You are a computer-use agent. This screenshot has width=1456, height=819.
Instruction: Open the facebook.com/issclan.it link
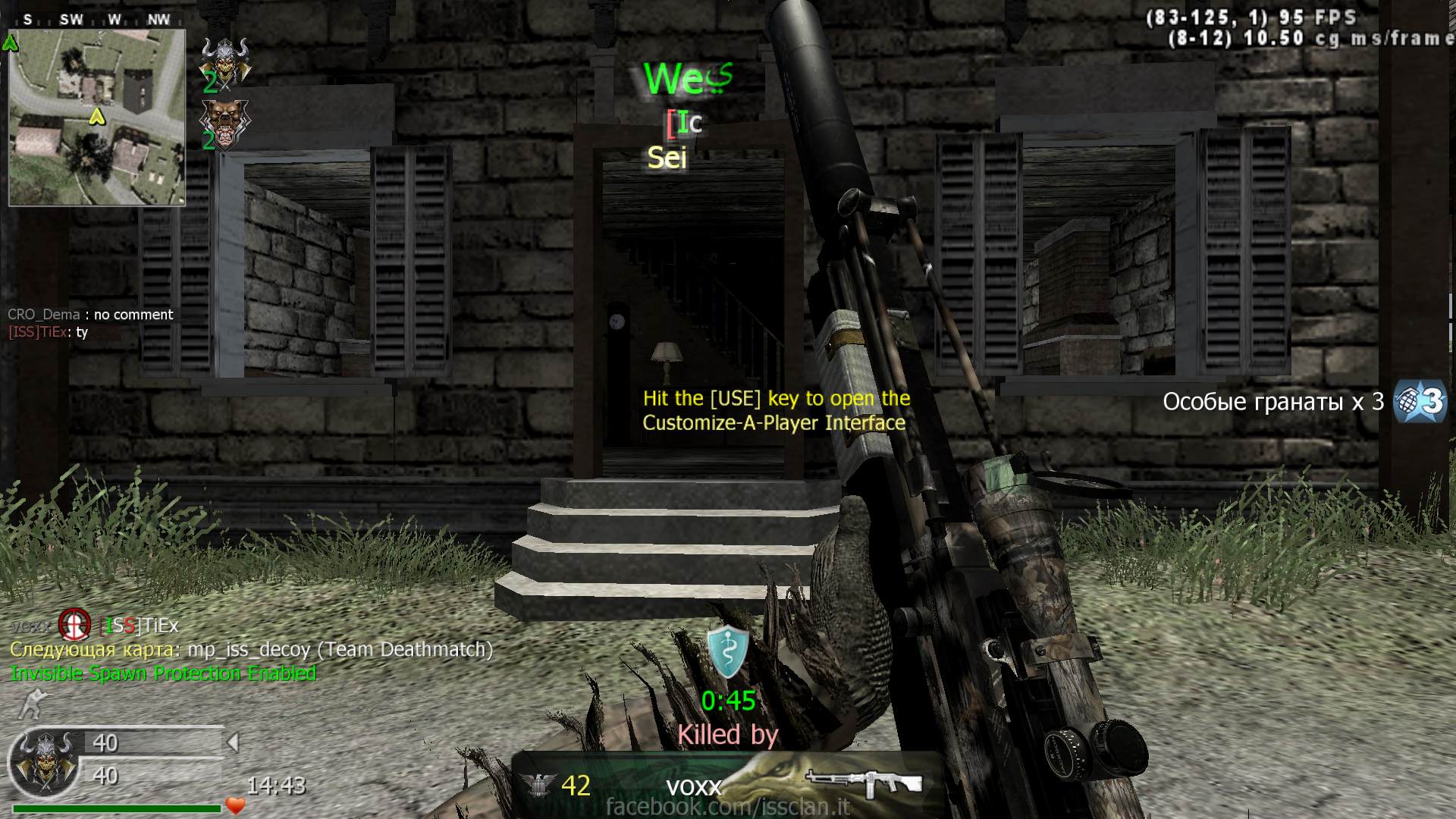point(727,807)
